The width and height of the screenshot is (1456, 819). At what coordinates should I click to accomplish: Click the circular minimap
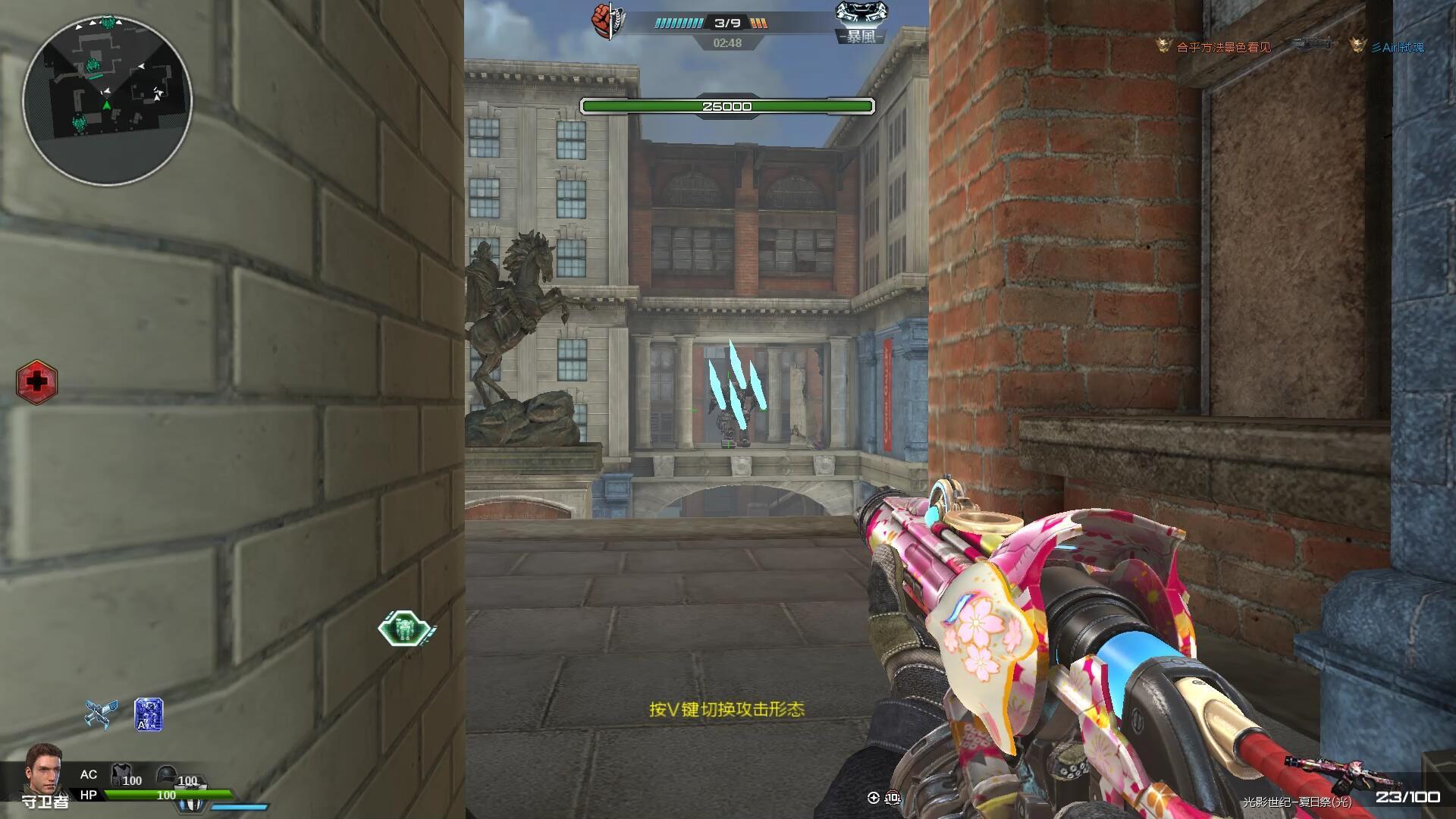pos(107,99)
